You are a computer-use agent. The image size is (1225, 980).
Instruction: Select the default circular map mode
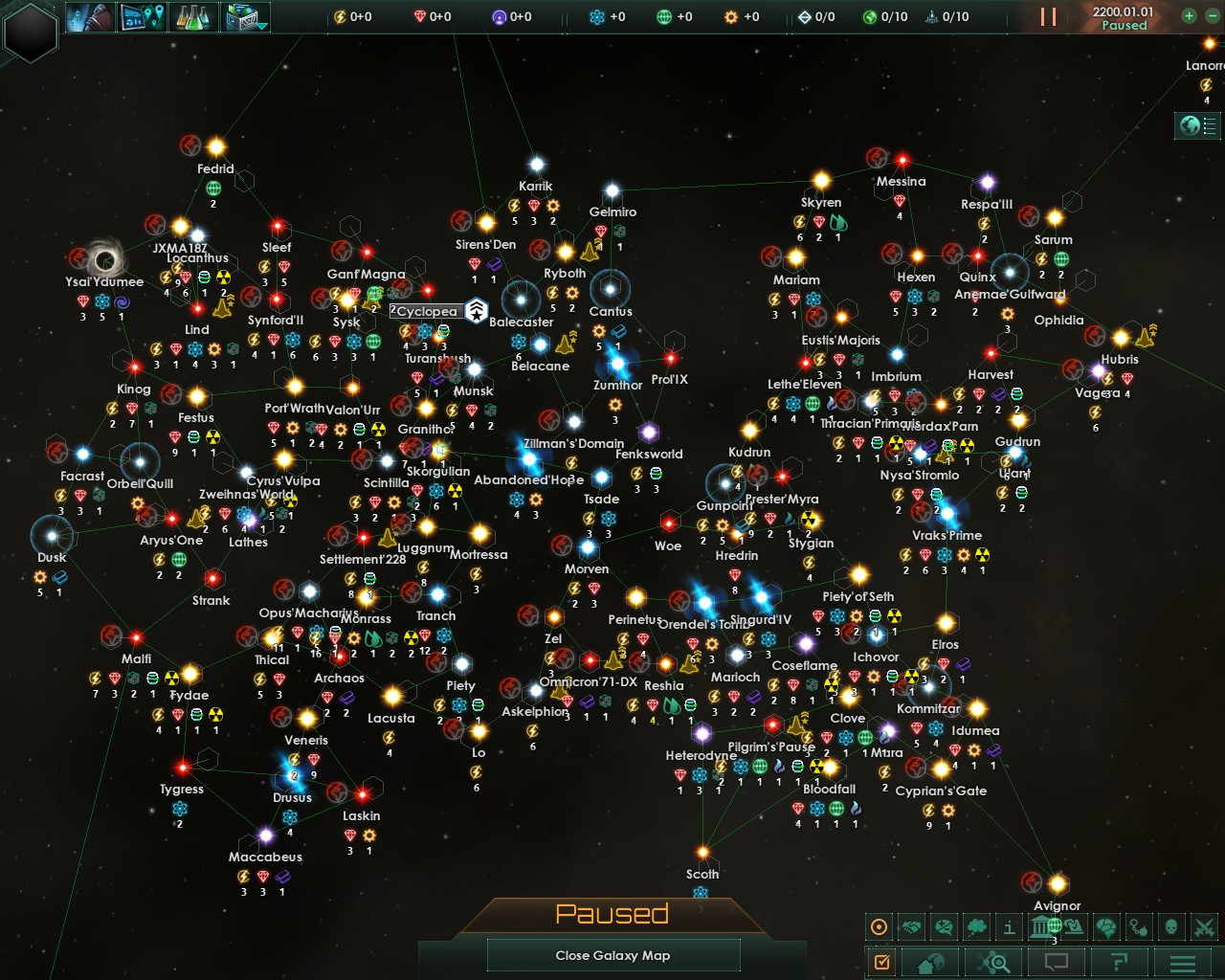[879, 926]
